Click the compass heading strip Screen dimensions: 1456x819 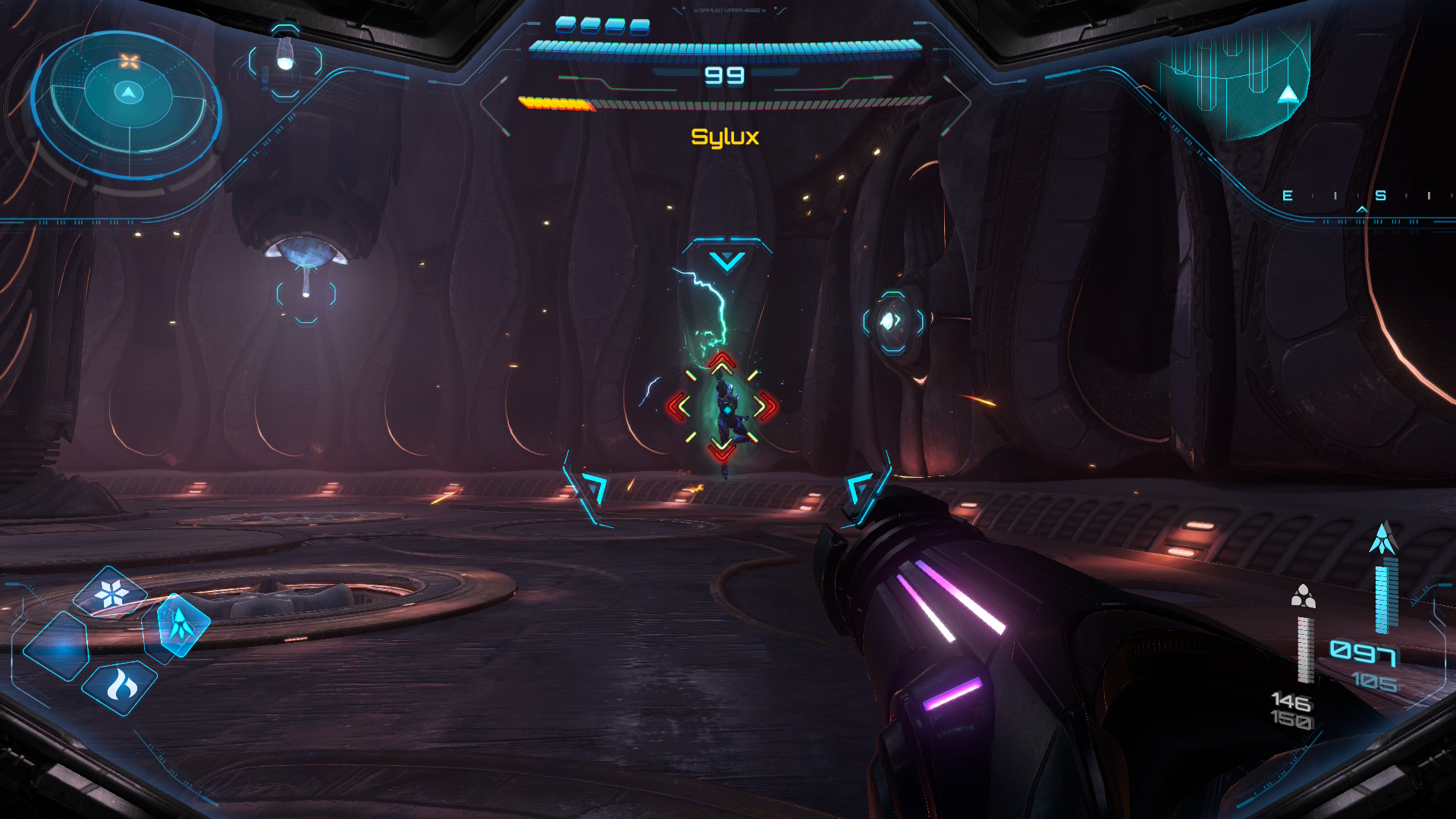pyautogui.click(x=1359, y=196)
